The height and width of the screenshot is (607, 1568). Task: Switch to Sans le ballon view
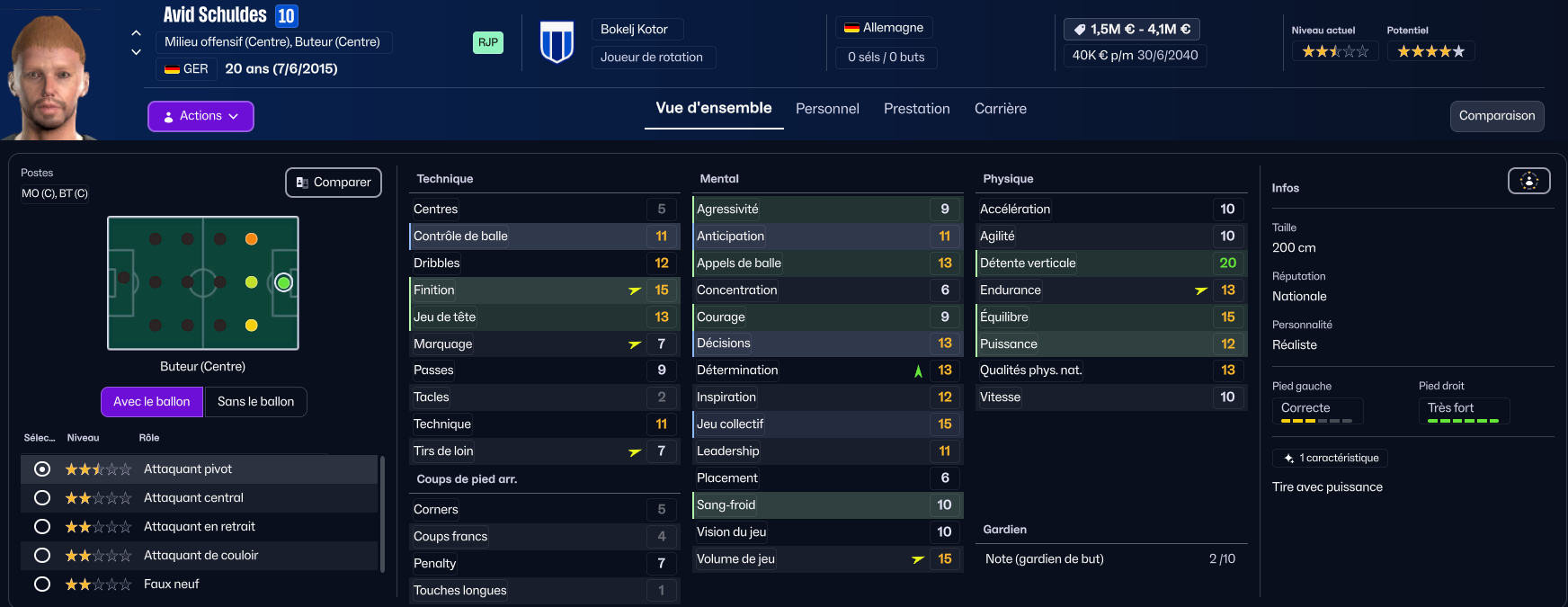tap(255, 402)
